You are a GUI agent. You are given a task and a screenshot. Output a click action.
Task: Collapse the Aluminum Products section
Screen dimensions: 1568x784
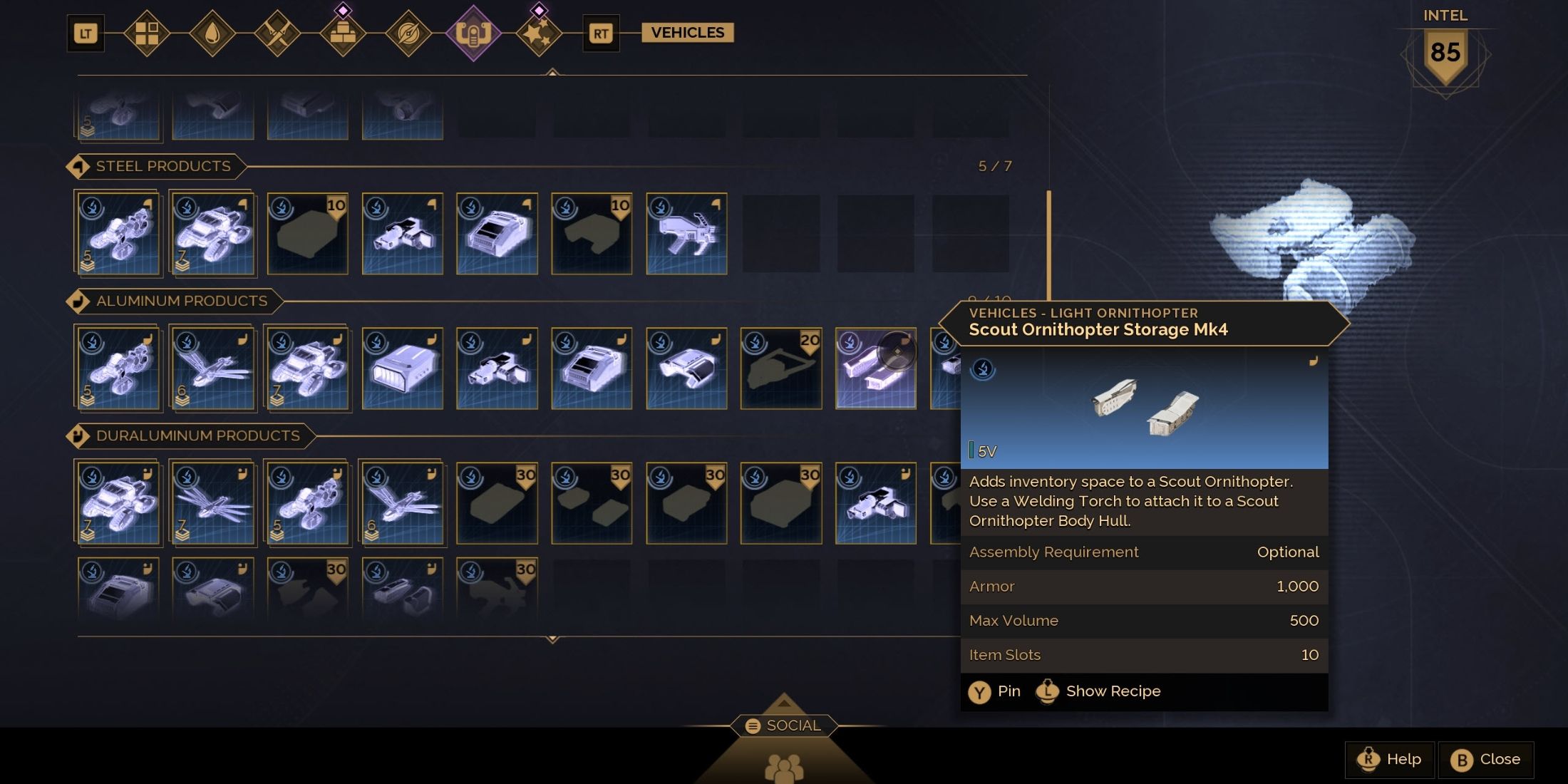pyautogui.click(x=78, y=301)
